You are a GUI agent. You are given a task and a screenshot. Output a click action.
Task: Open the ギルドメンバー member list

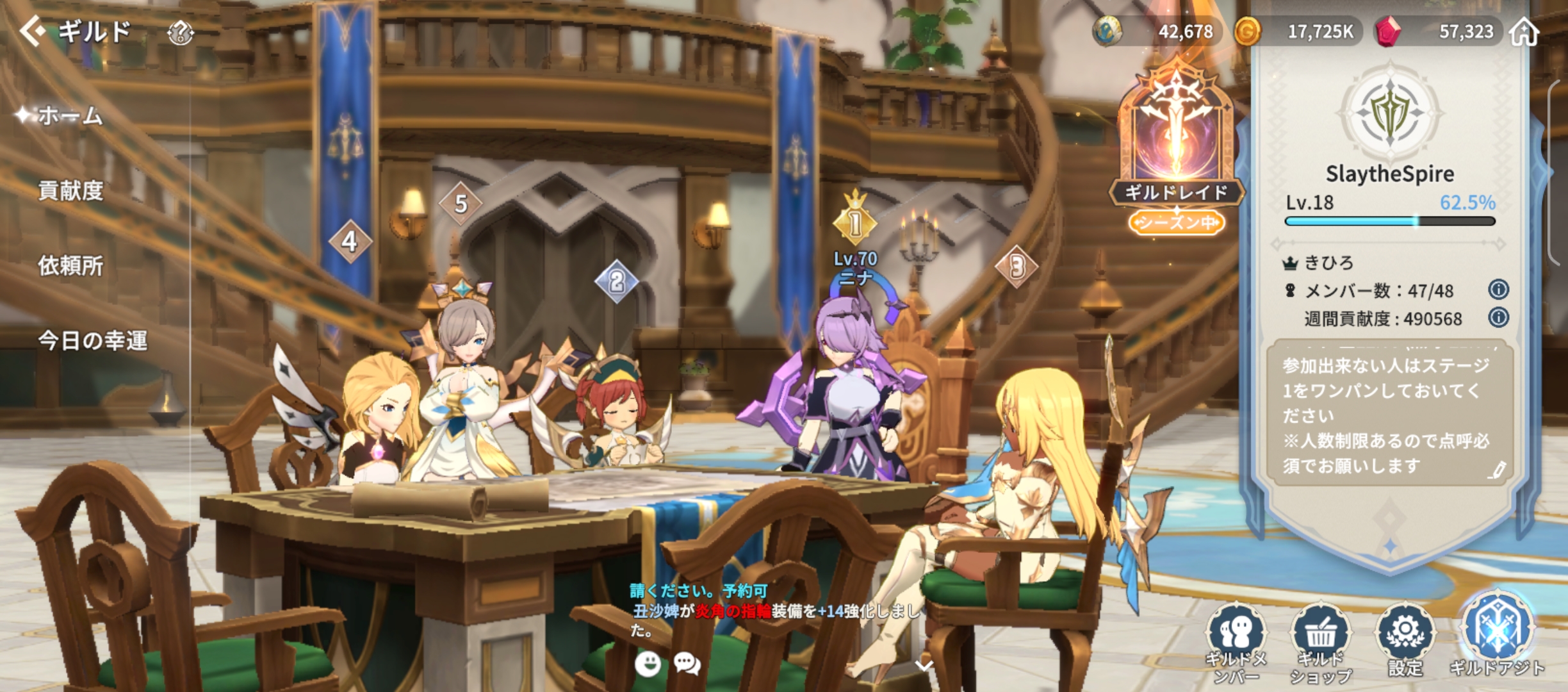pos(1236,641)
